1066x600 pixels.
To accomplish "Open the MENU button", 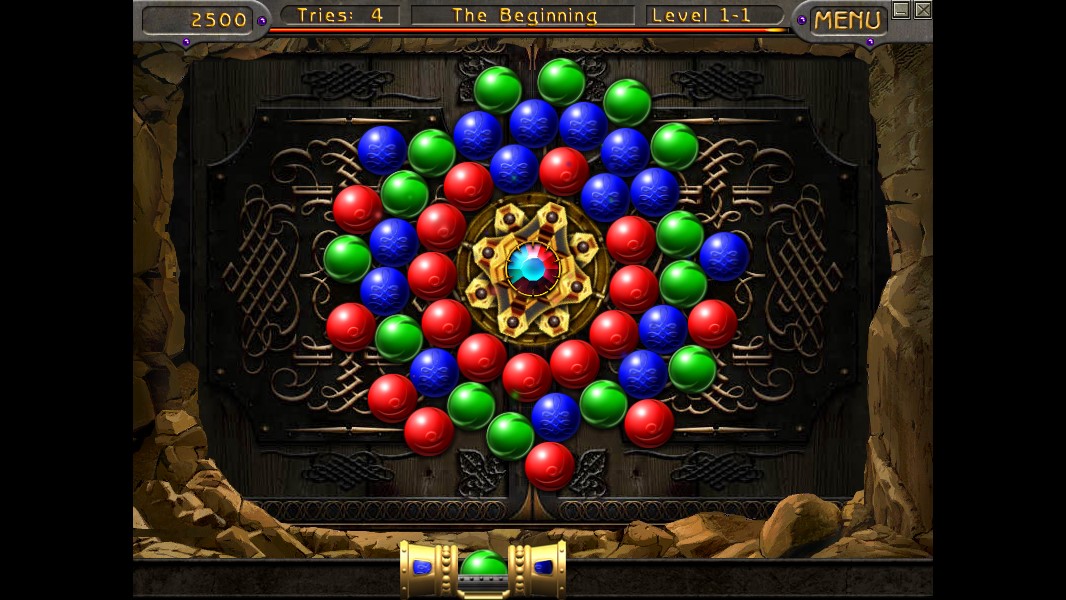I will tap(847, 20).
